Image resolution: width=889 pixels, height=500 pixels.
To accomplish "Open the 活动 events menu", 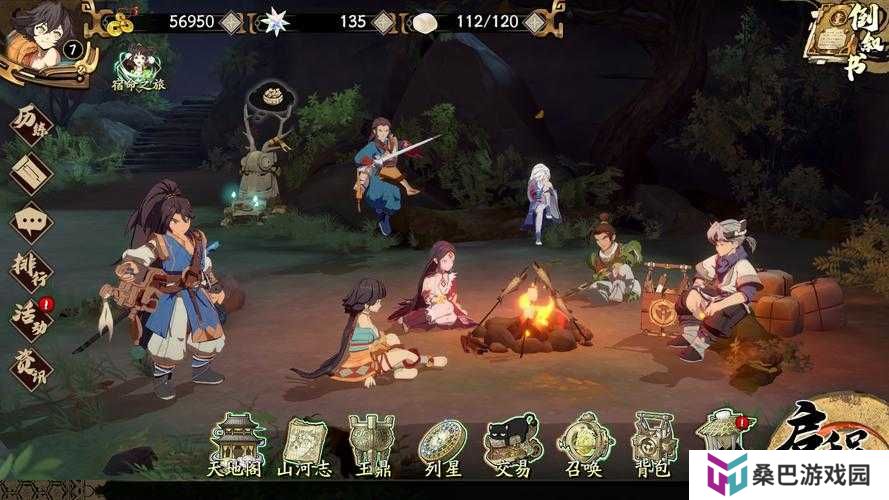I will coord(31,317).
